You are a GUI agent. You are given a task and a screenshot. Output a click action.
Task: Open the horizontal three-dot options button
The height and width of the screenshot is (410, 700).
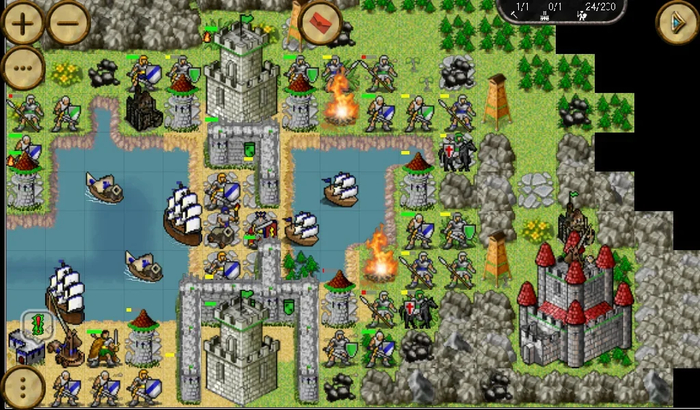pos(23,67)
